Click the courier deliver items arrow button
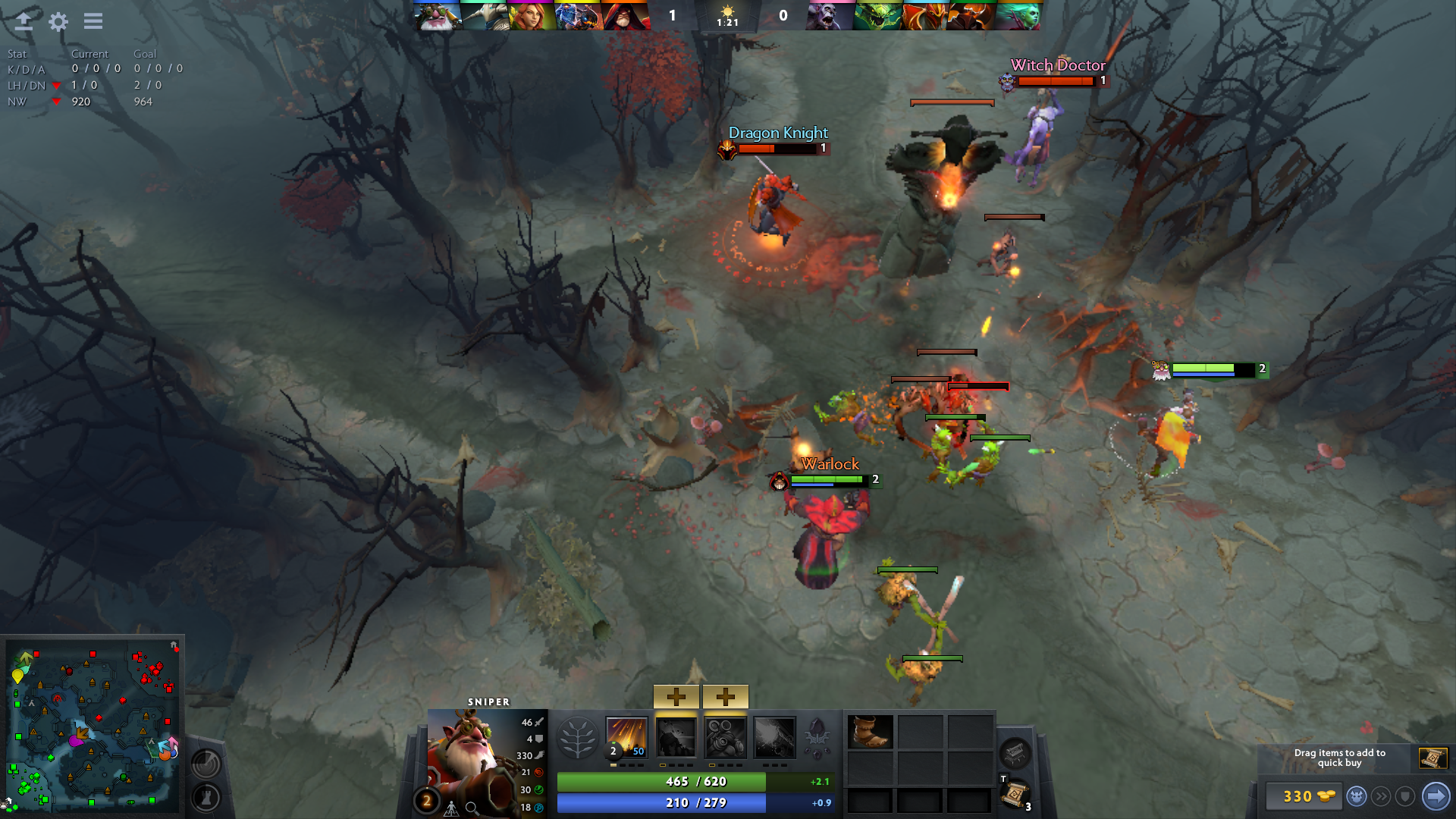This screenshot has height=819, width=1456. coord(1436,796)
